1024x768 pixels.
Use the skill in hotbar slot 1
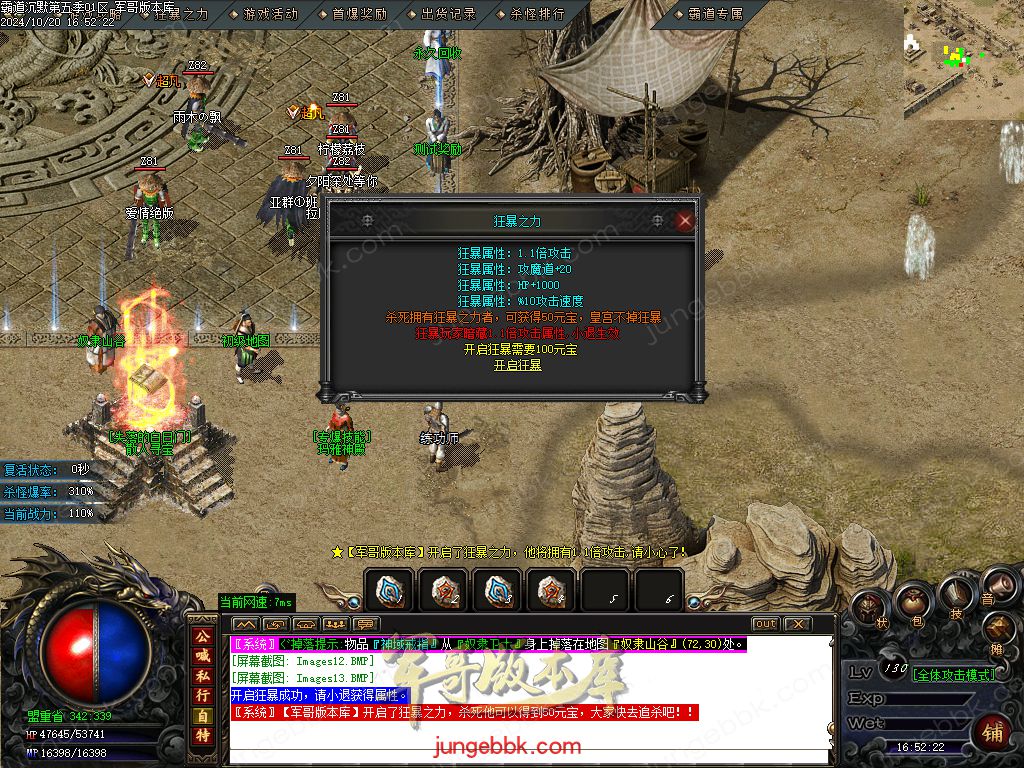(388, 590)
